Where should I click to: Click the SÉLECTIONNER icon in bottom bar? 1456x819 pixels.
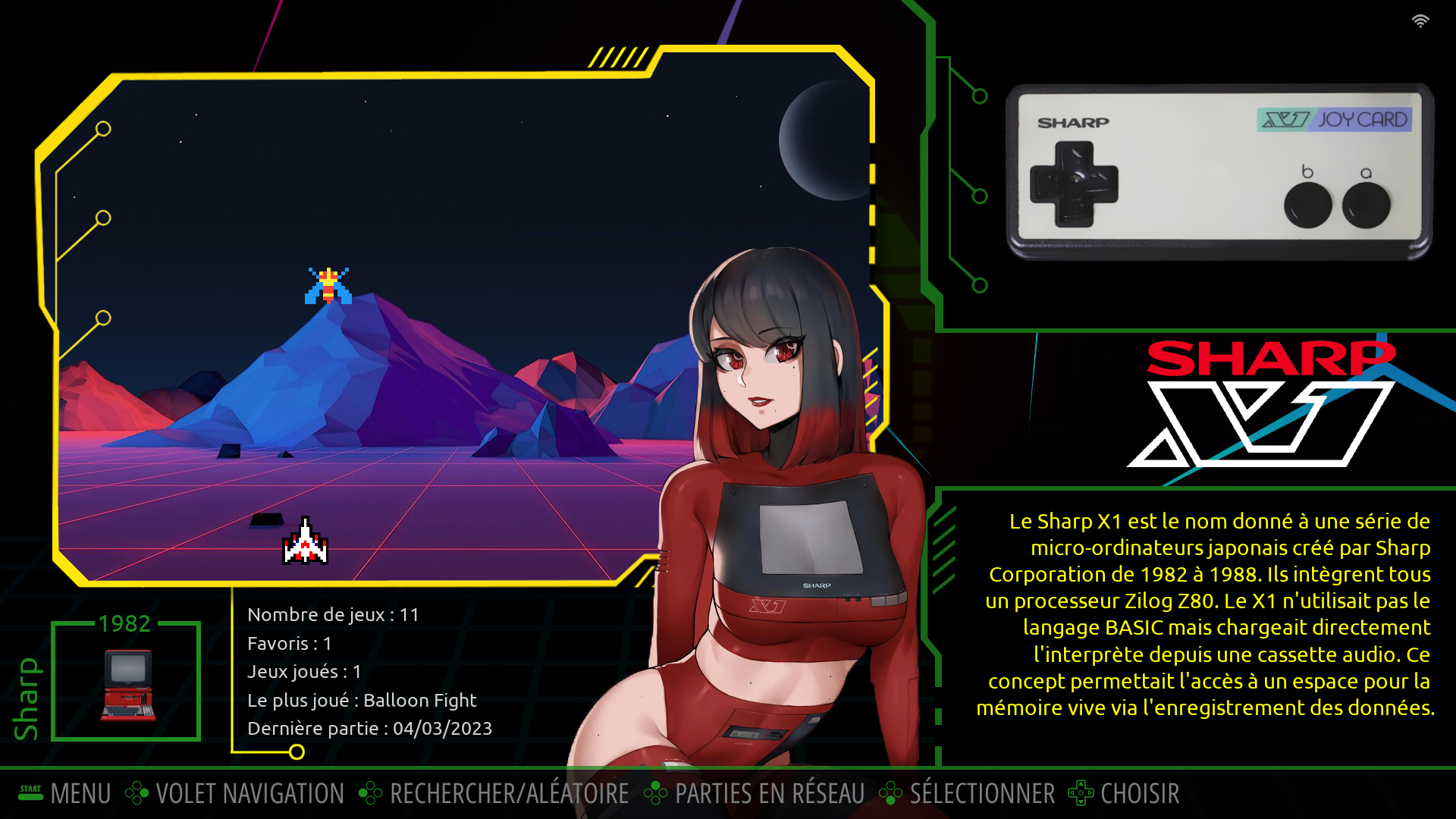pos(890,793)
